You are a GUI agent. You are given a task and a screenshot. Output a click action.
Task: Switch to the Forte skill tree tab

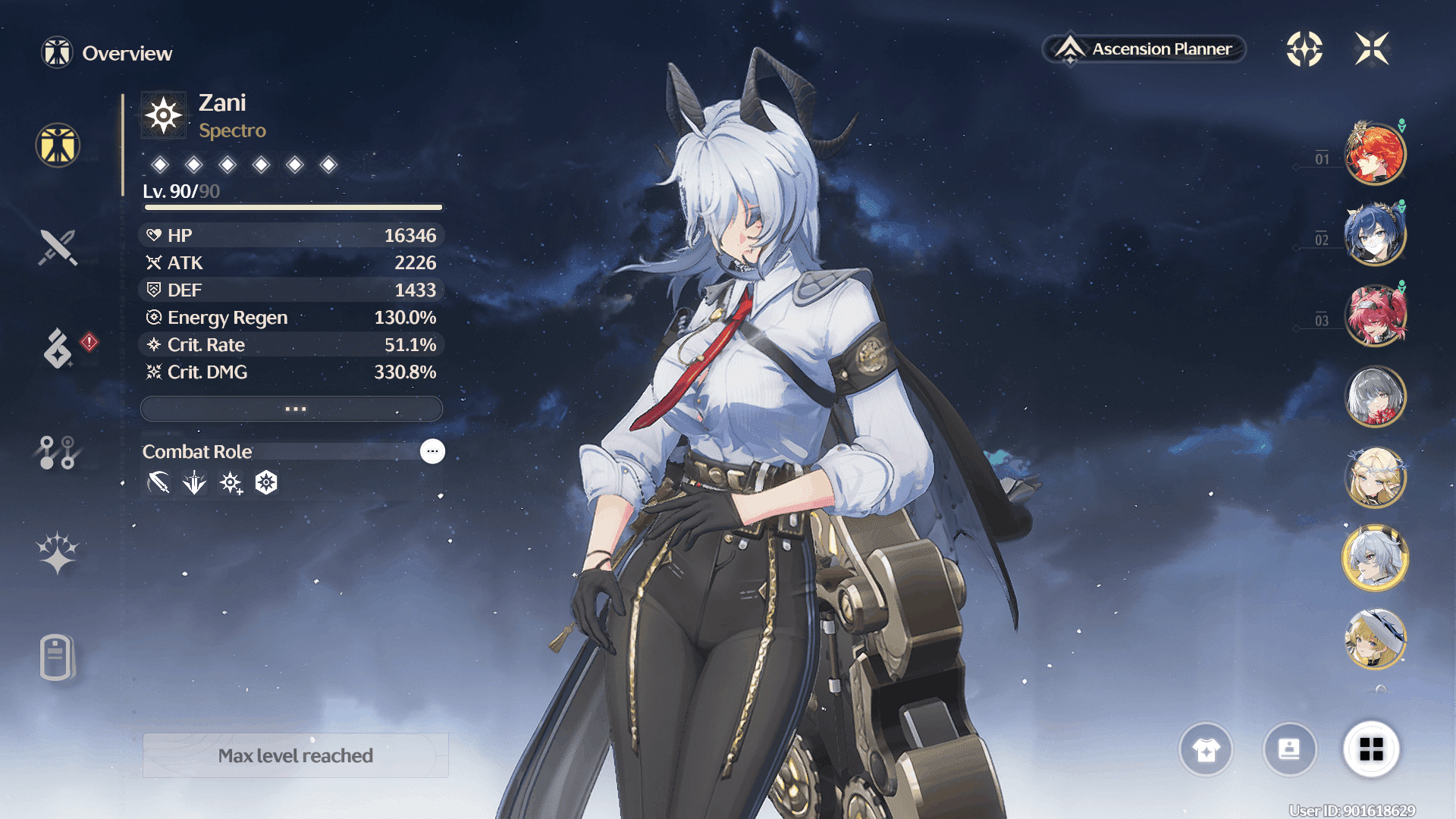click(x=57, y=453)
